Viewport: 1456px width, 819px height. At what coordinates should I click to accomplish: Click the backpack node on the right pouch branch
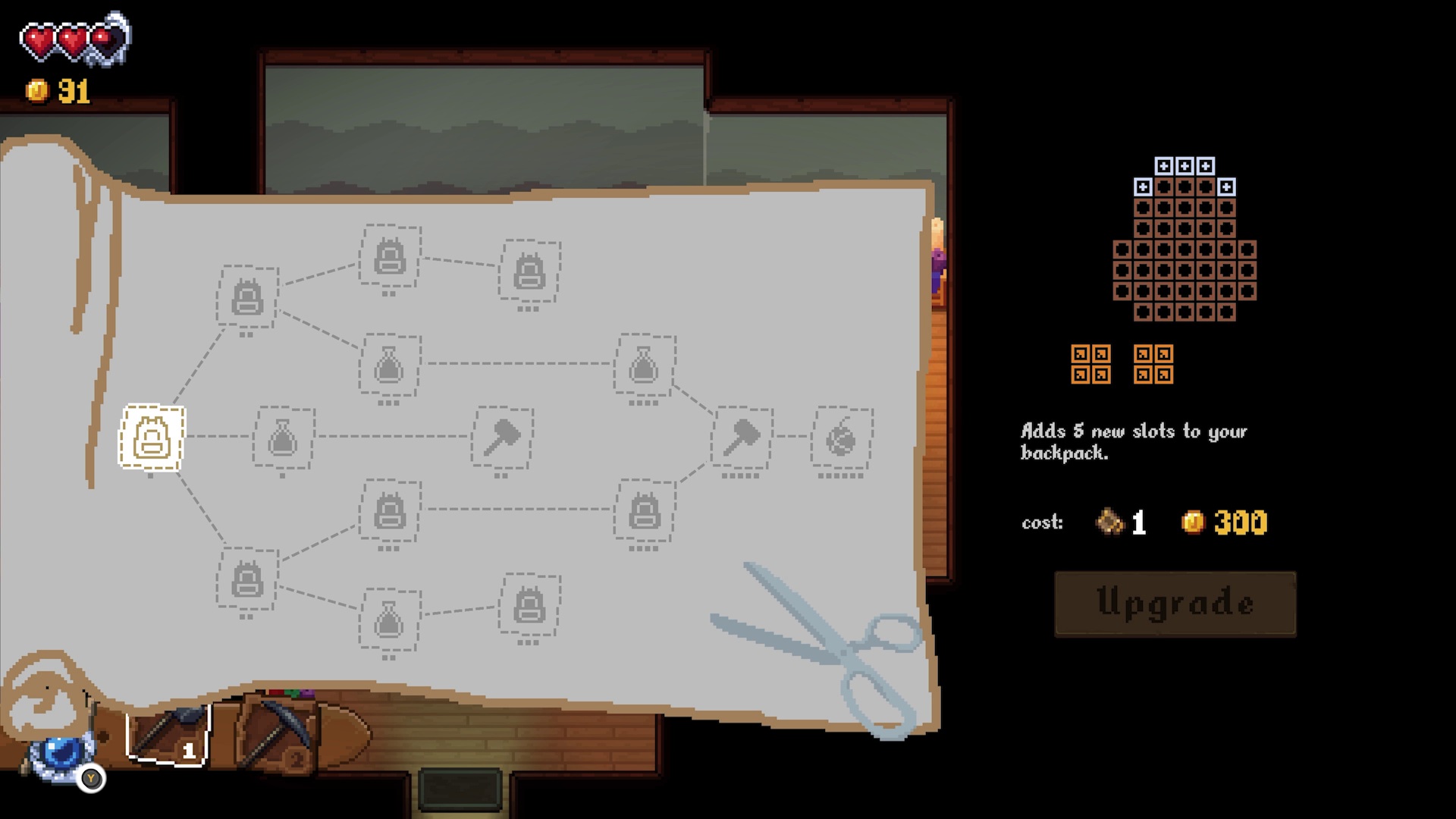click(x=645, y=514)
